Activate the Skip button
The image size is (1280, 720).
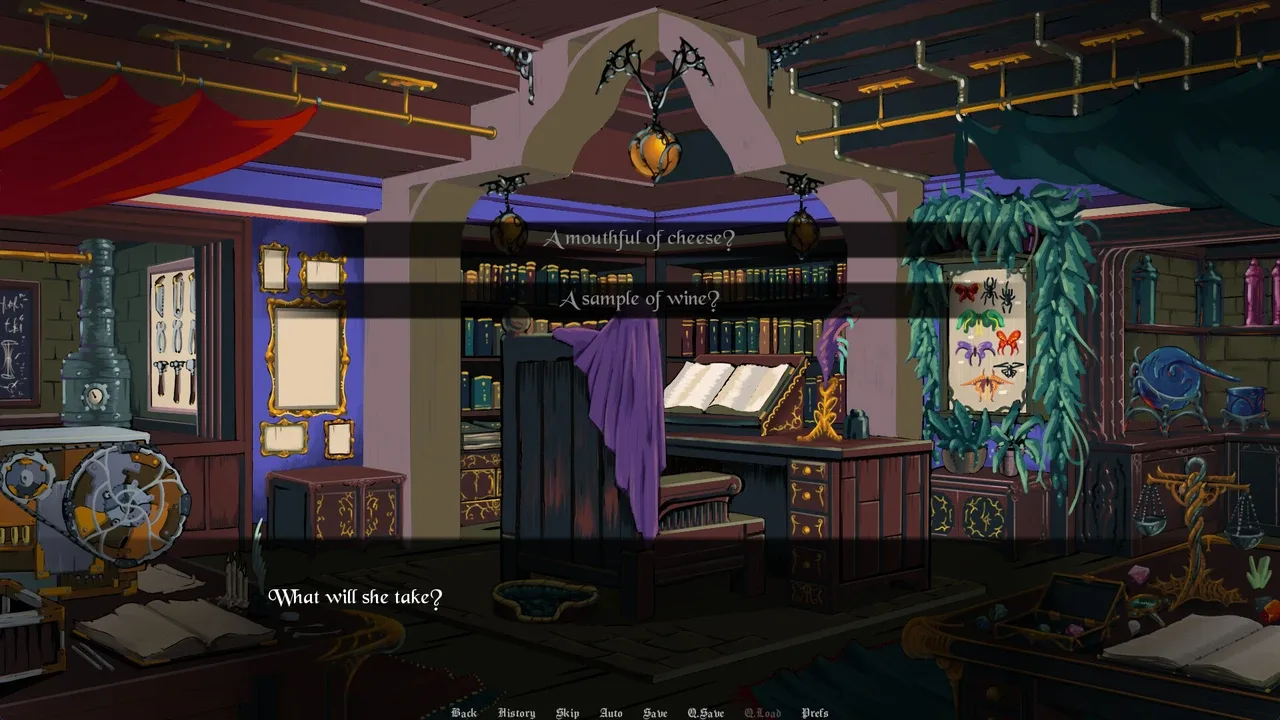[567, 713]
